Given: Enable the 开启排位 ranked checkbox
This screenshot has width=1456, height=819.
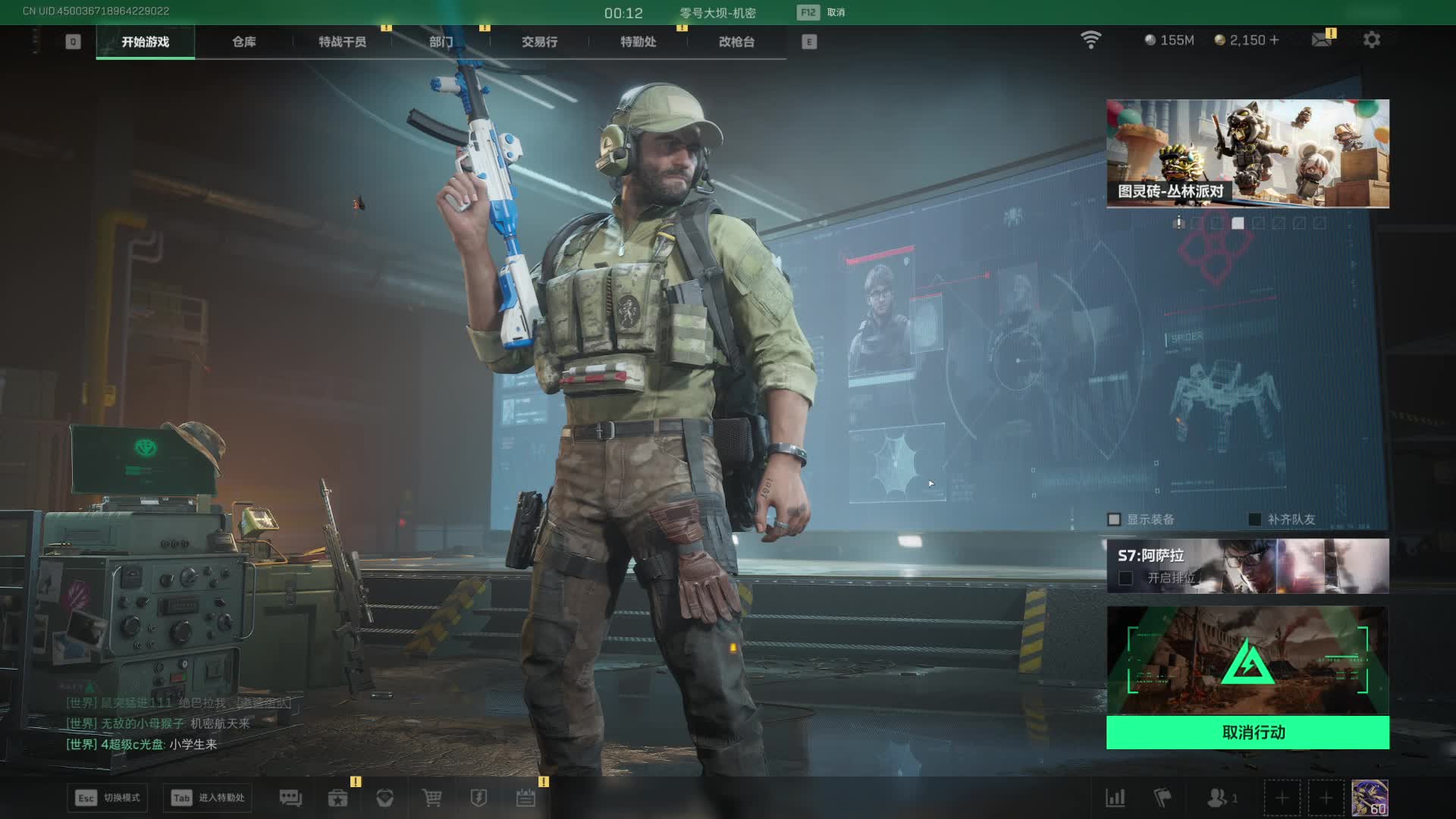Looking at the screenshot, I should [1126, 579].
